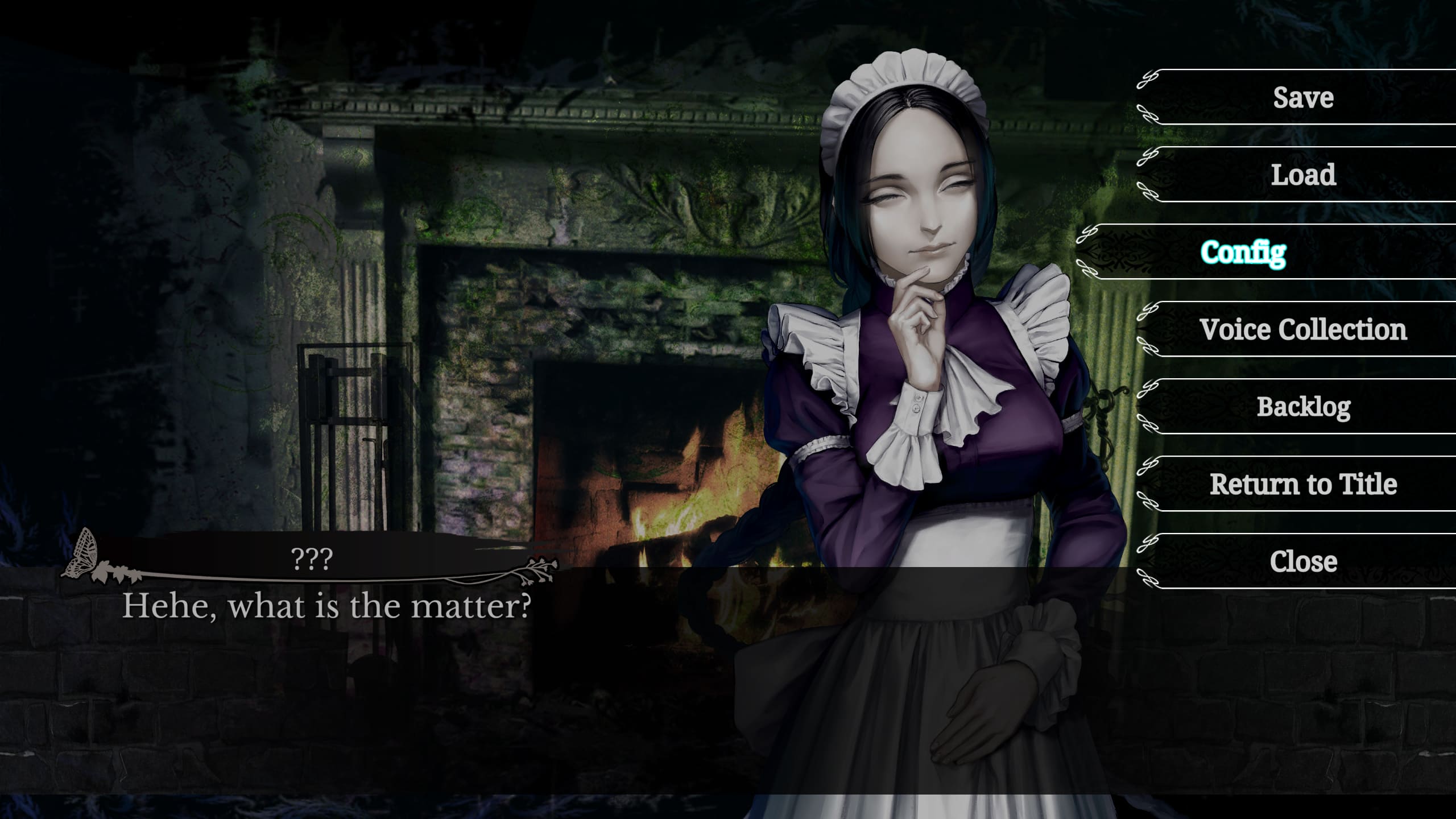Show the Backlog of past dialogue

tap(1302, 407)
